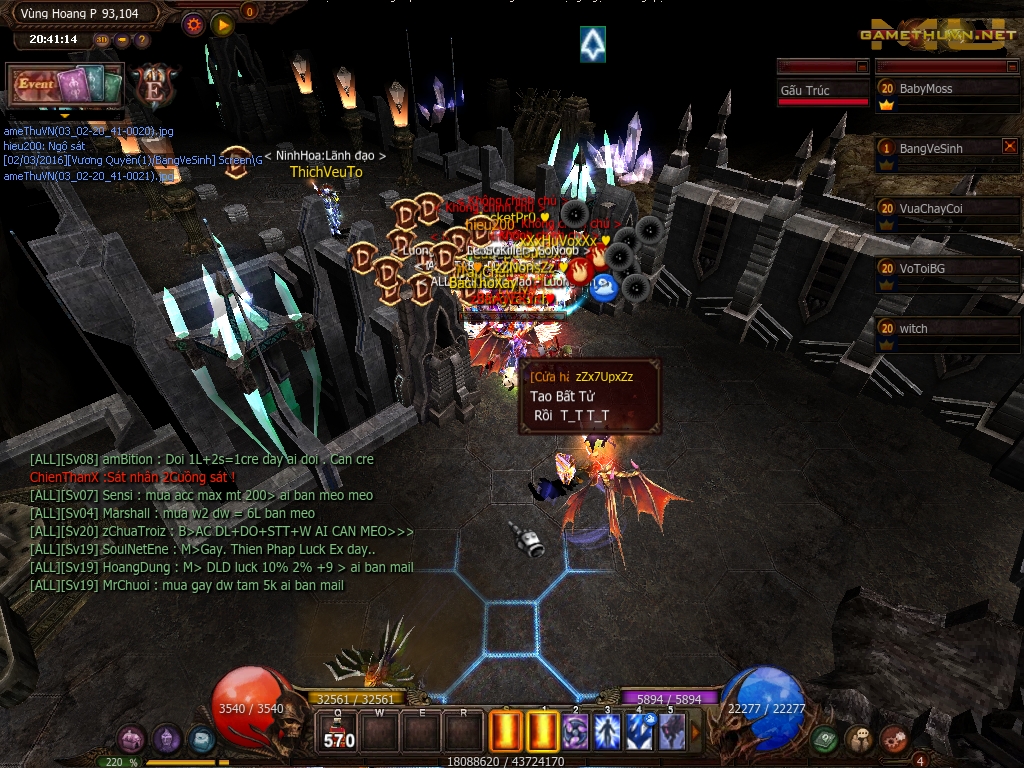Activate the glowing figure skill in slot 3
The image size is (1024, 768).
pyautogui.click(x=607, y=732)
